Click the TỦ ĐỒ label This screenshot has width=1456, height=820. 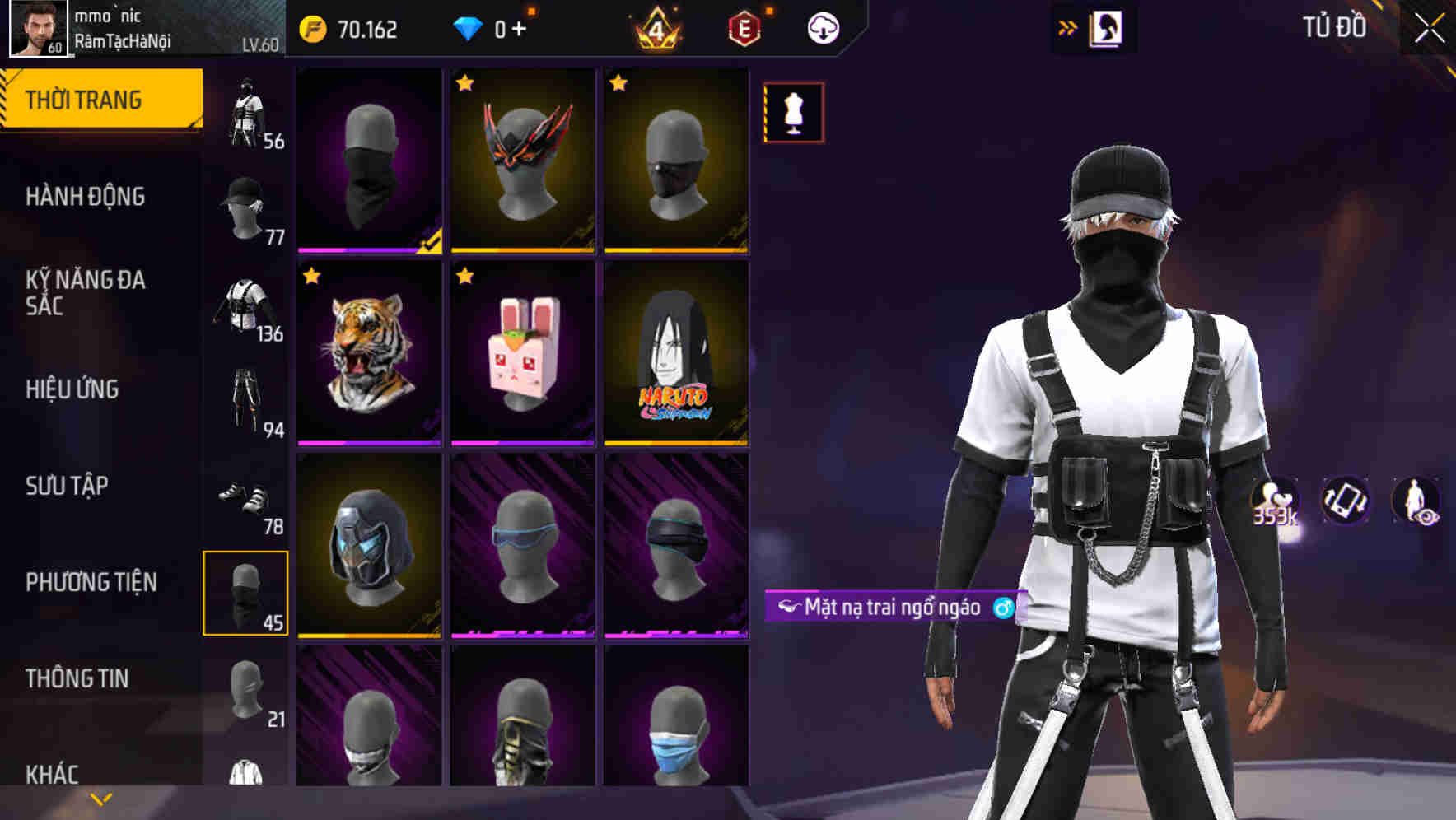pos(1334,27)
